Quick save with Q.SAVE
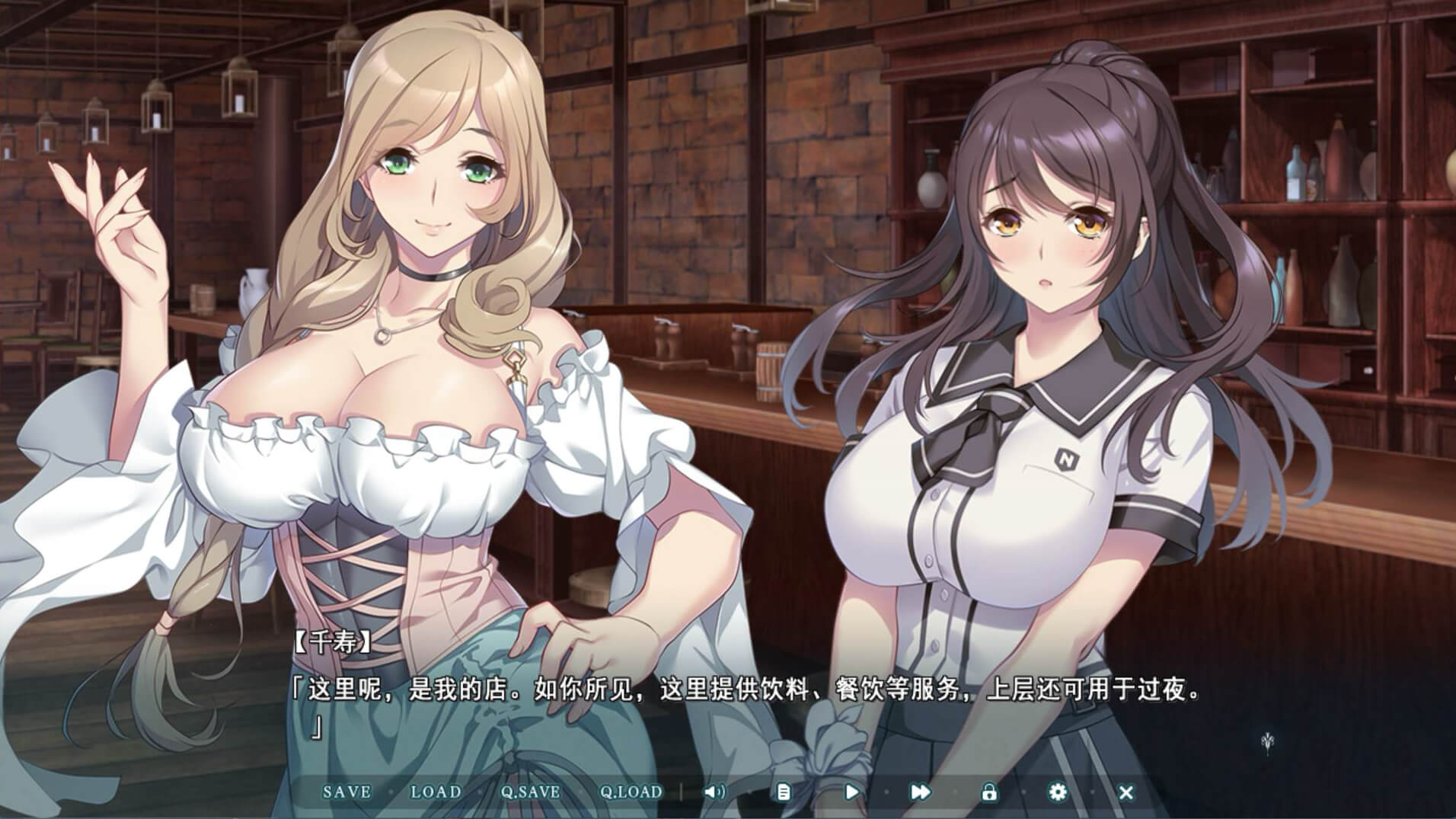 (x=530, y=792)
